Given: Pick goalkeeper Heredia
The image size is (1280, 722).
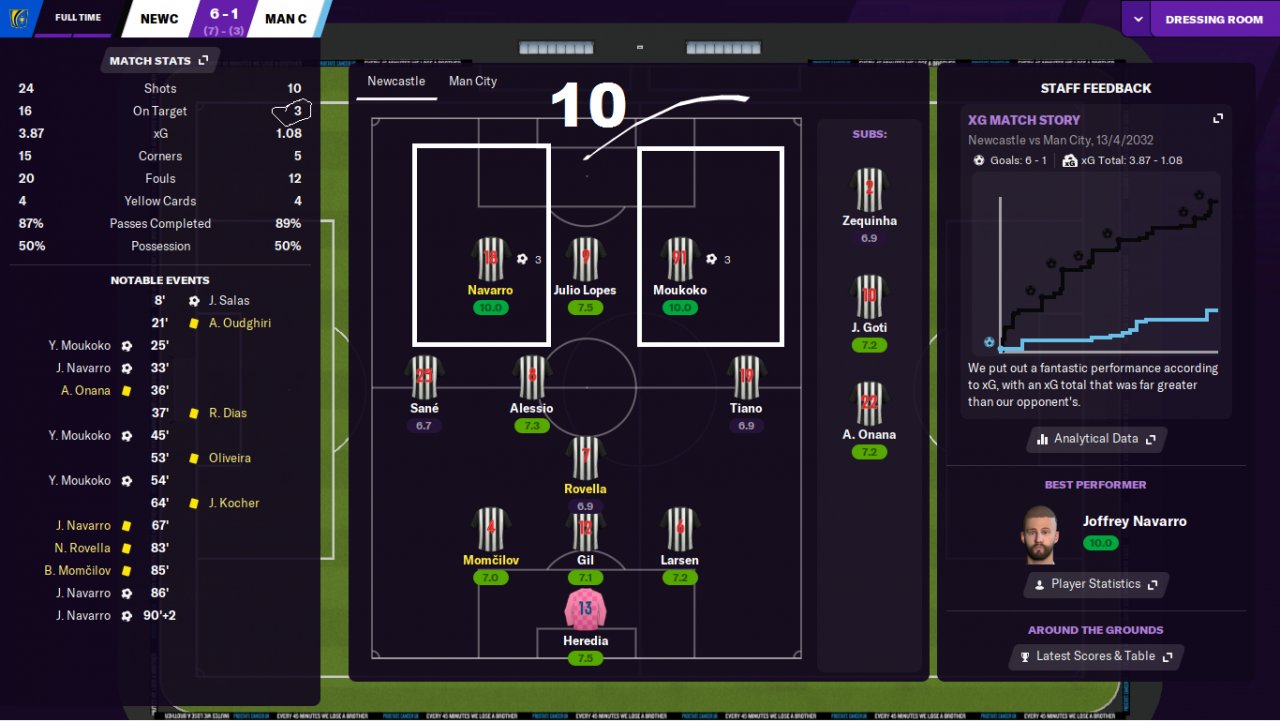Looking at the screenshot, I should tap(585, 610).
